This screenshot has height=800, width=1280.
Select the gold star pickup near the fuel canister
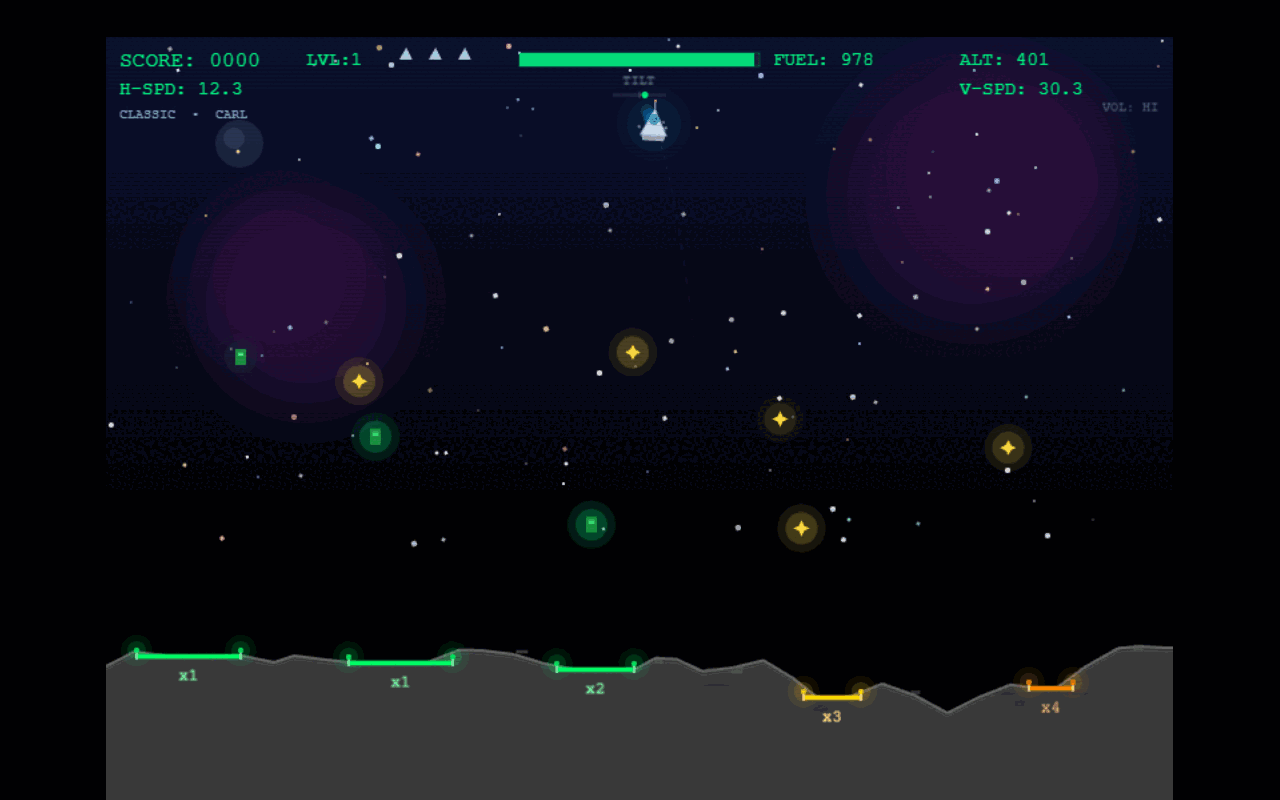click(358, 380)
